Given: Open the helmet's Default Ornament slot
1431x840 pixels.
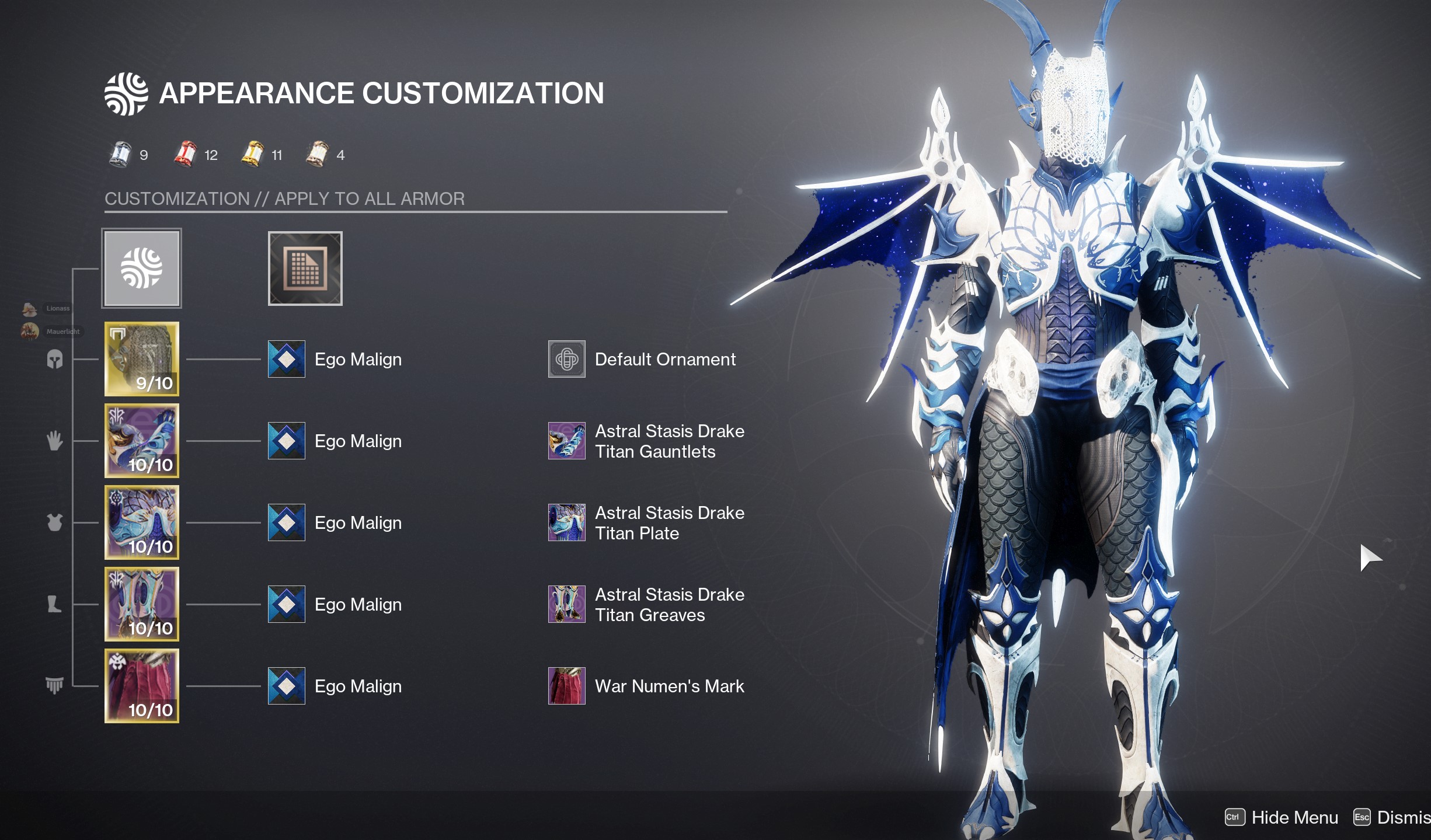Looking at the screenshot, I should coord(567,359).
